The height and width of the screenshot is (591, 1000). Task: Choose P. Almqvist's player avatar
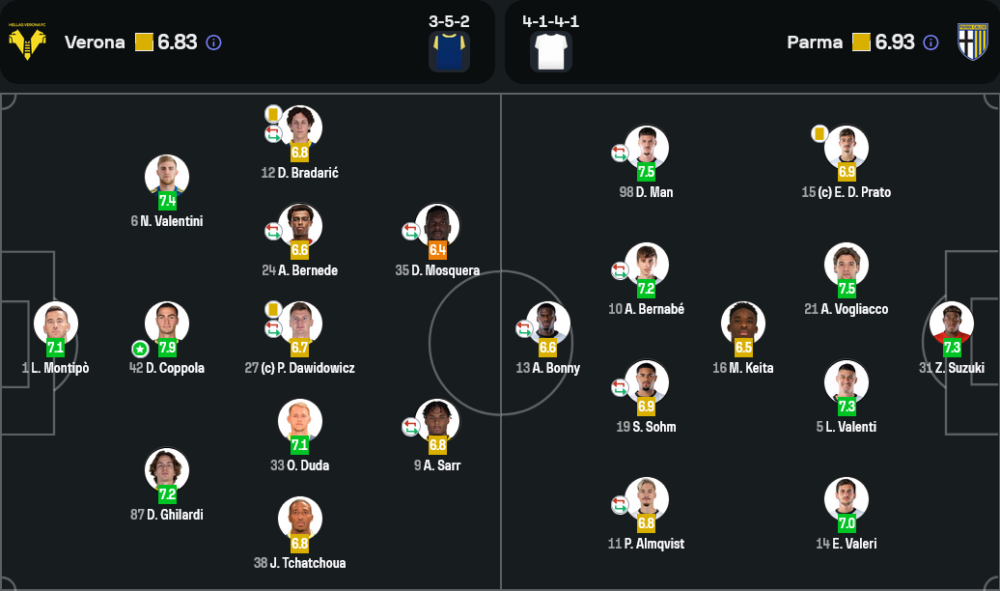(x=647, y=500)
